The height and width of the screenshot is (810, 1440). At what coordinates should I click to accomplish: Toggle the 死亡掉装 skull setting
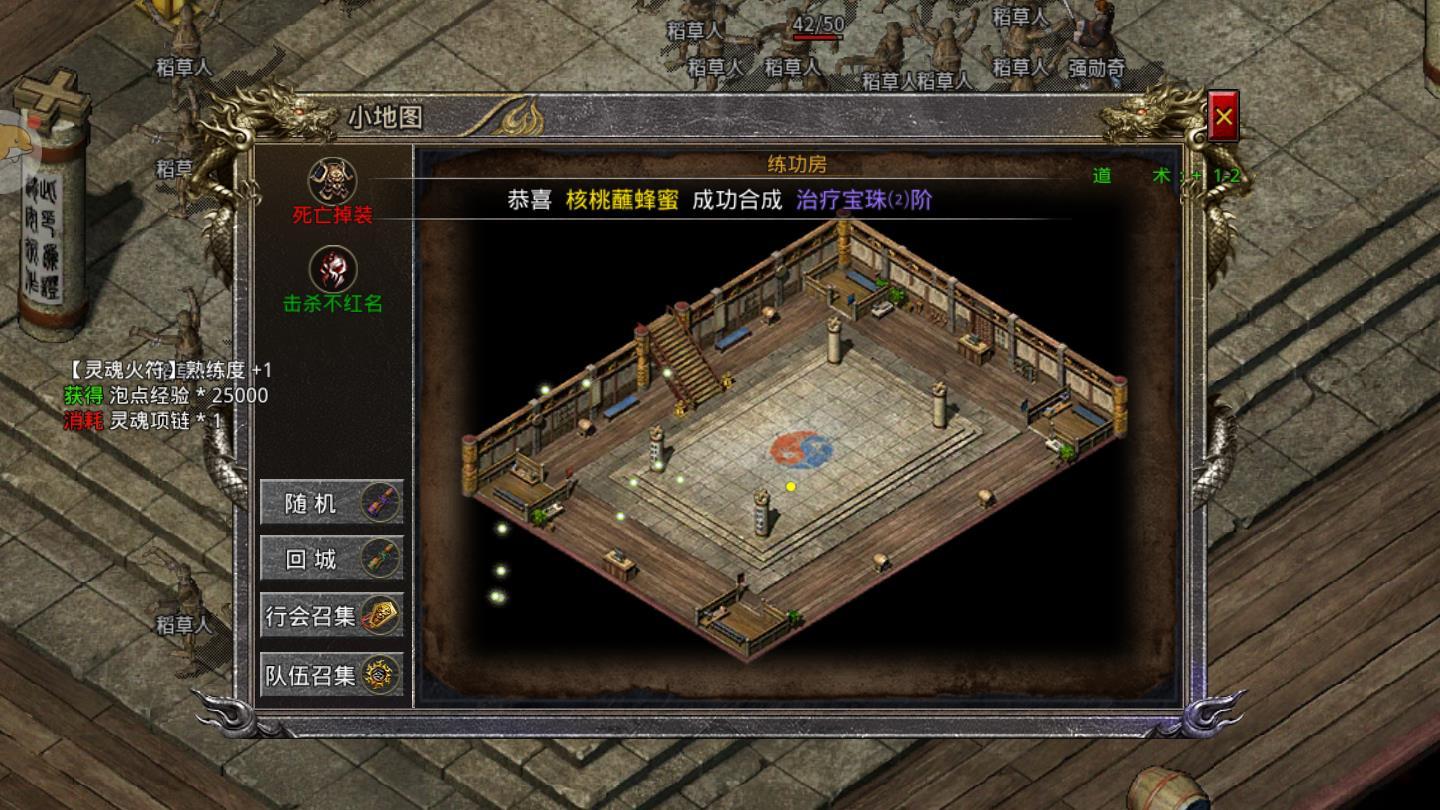[333, 178]
